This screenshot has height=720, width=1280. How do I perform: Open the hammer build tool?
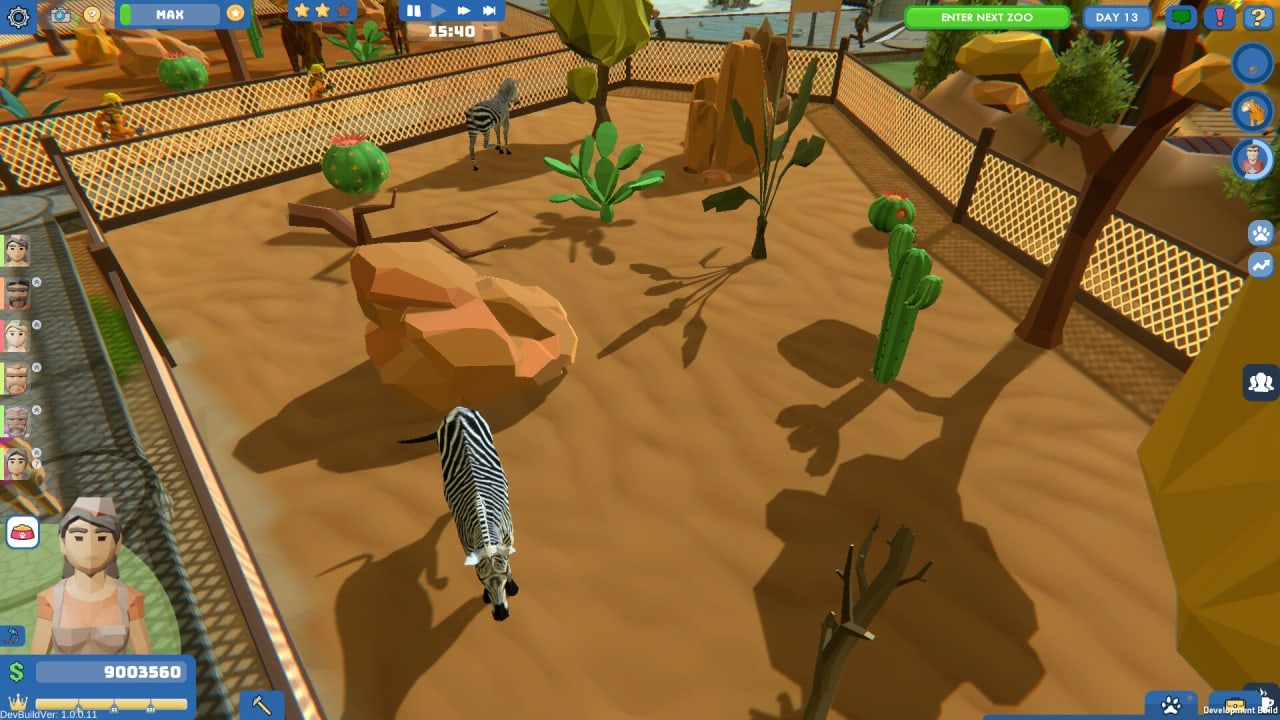tap(262, 705)
